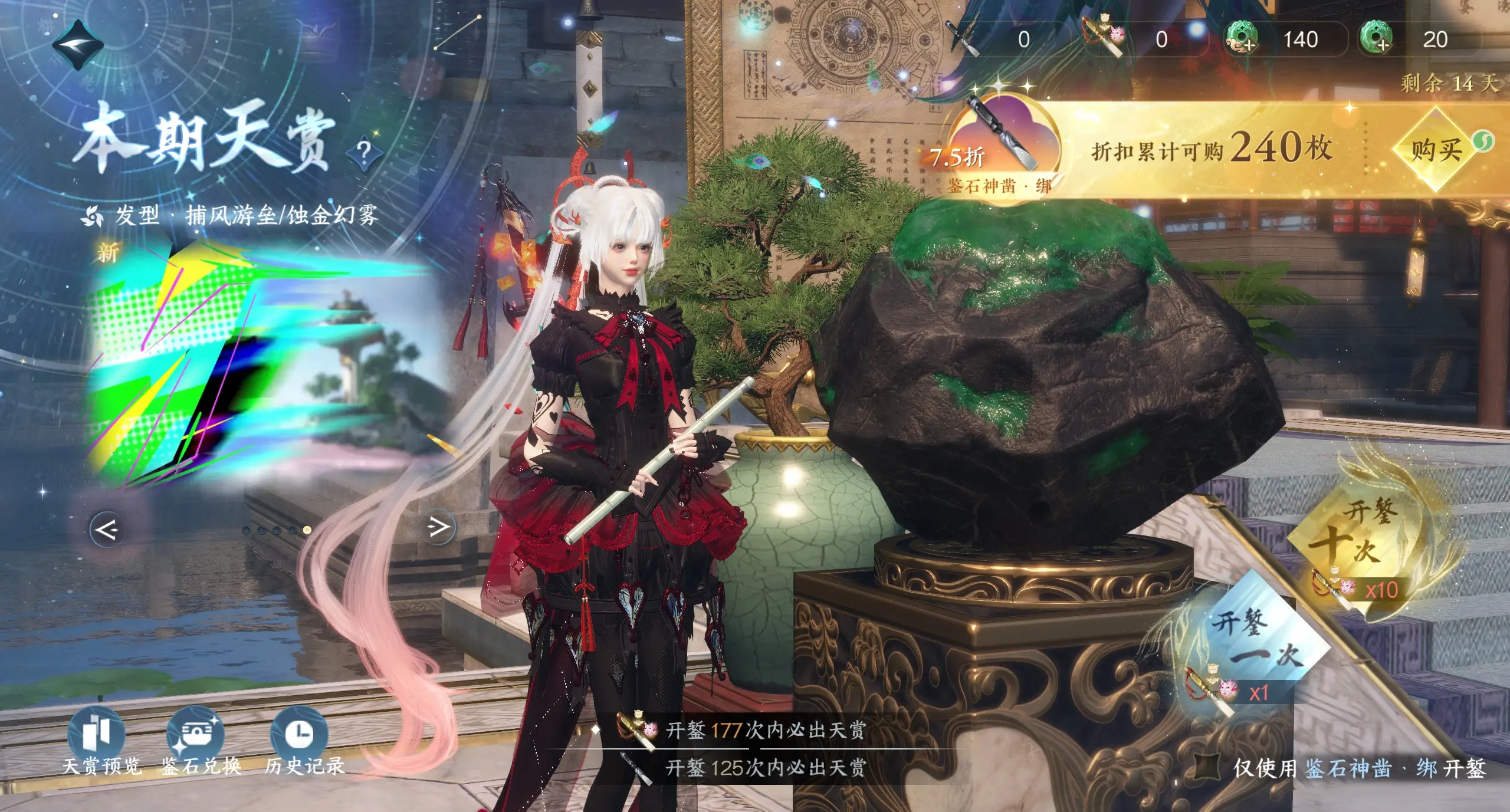Show the previous reward with the left arrow
The width and height of the screenshot is (1510, 812).
tap(107, 530)
